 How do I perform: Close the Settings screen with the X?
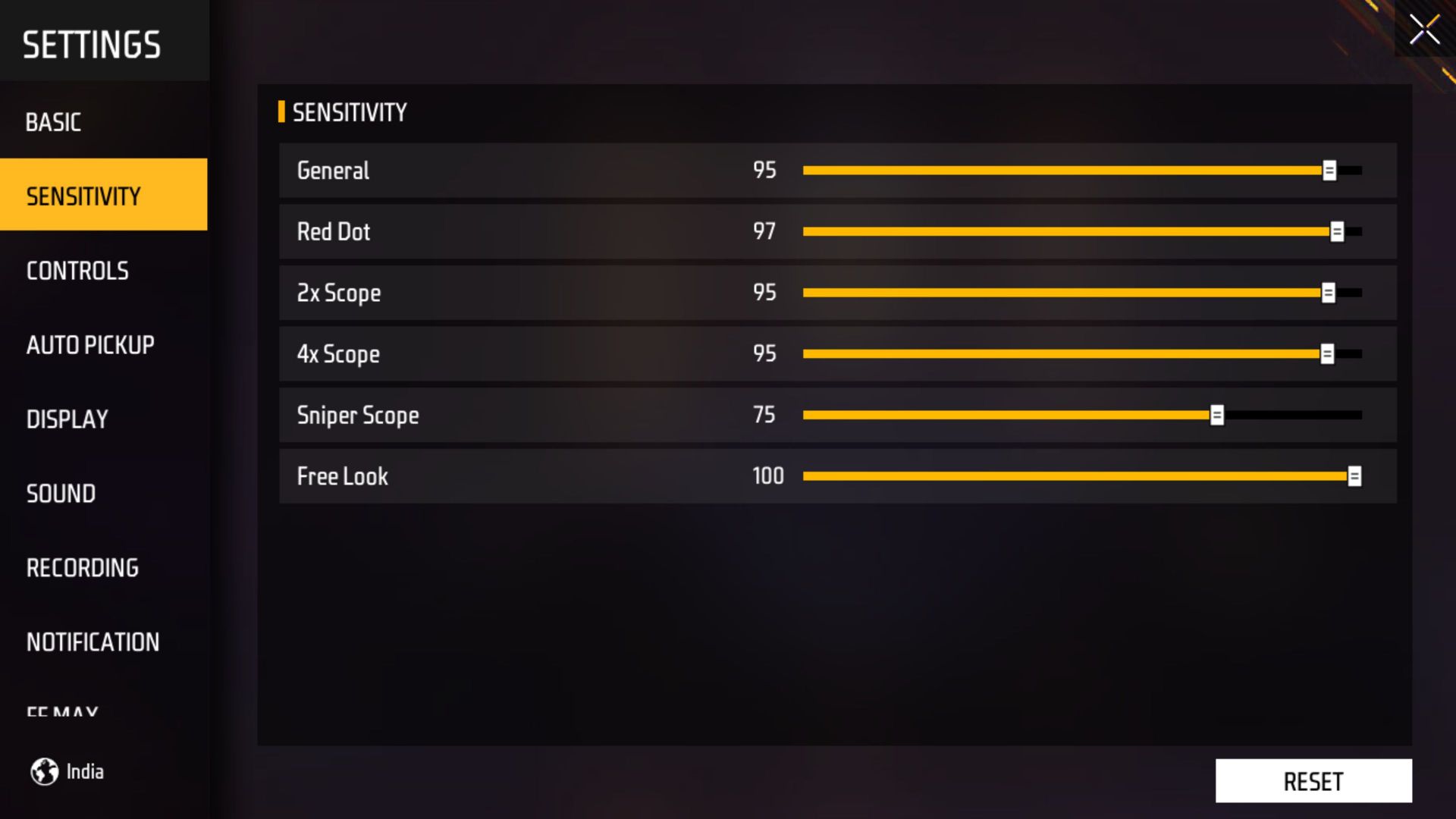click(x=1424, y=29)
